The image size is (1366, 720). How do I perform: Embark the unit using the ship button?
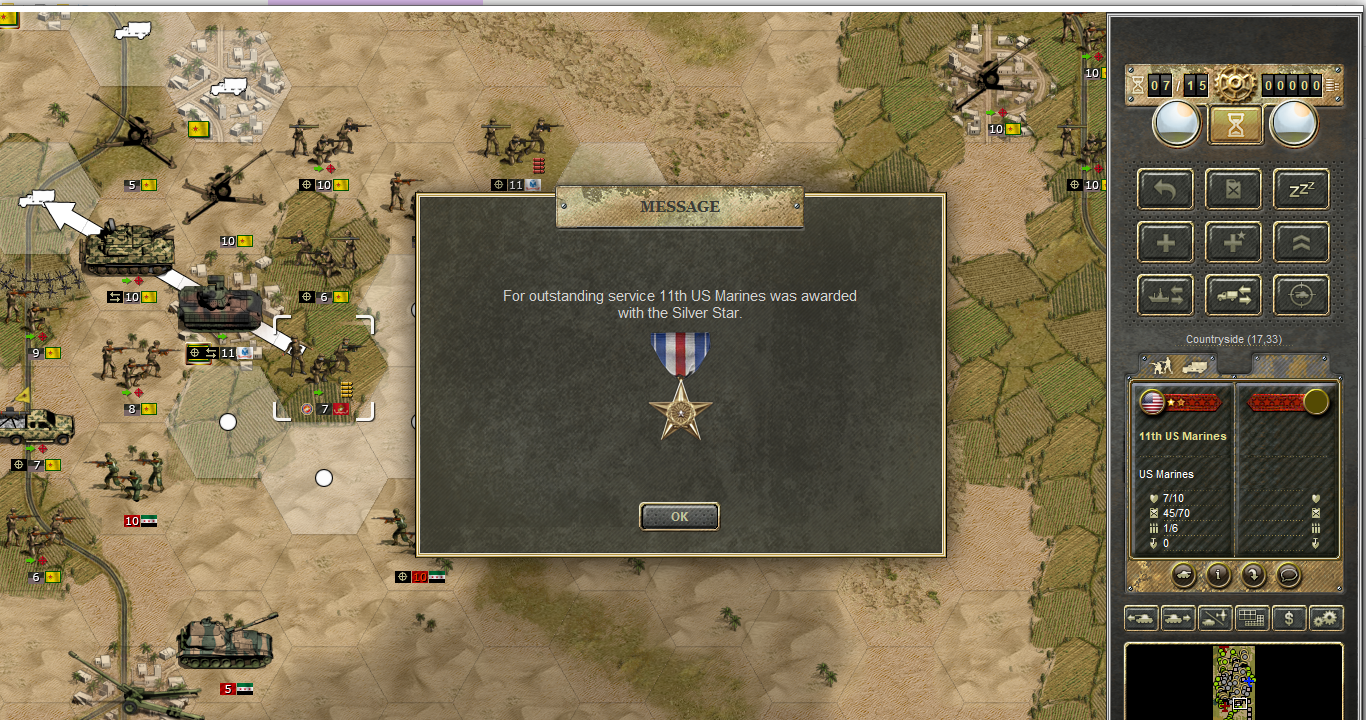tap(1165, 296)
